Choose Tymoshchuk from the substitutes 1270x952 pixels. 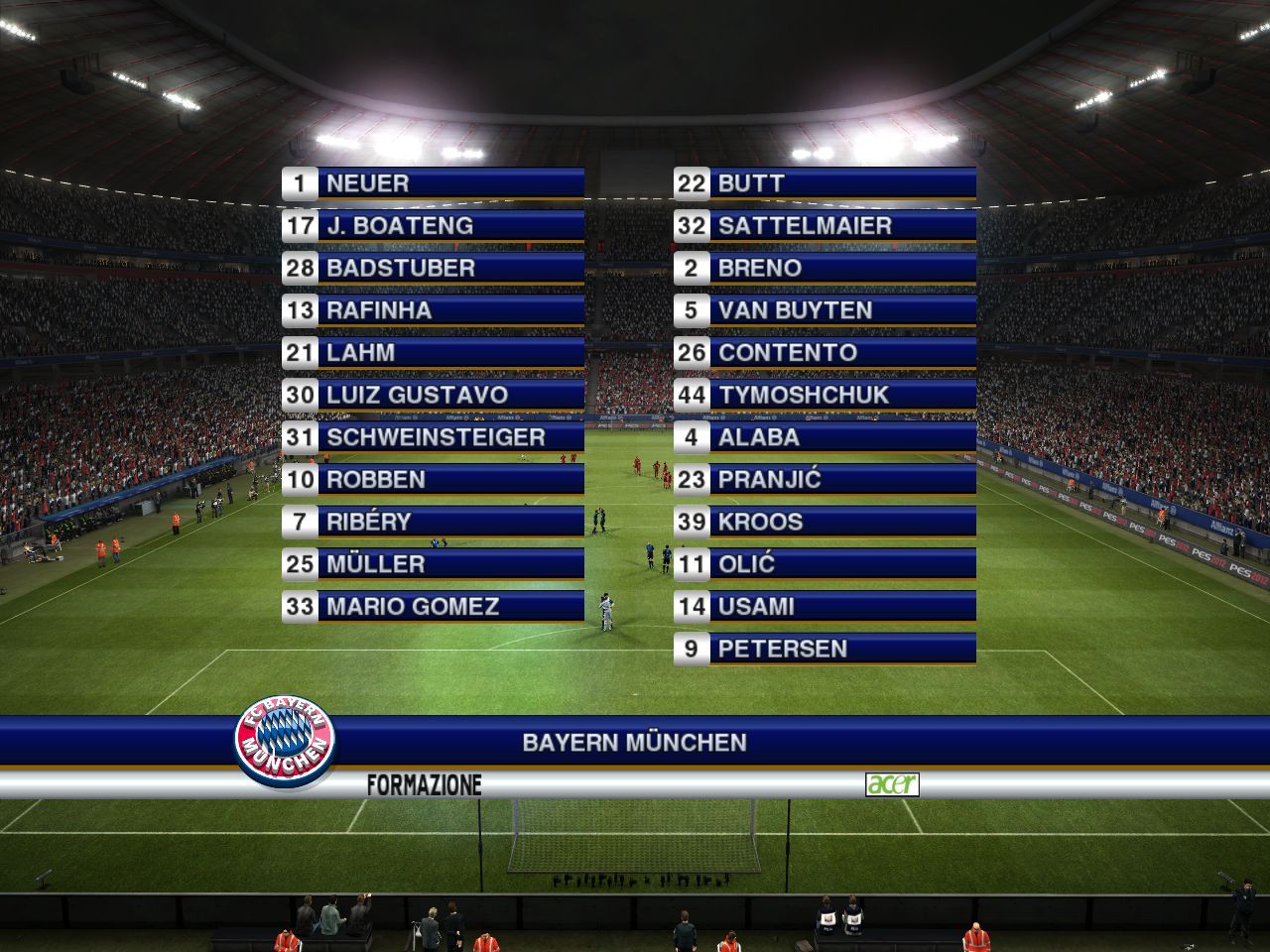click(825, 395)
